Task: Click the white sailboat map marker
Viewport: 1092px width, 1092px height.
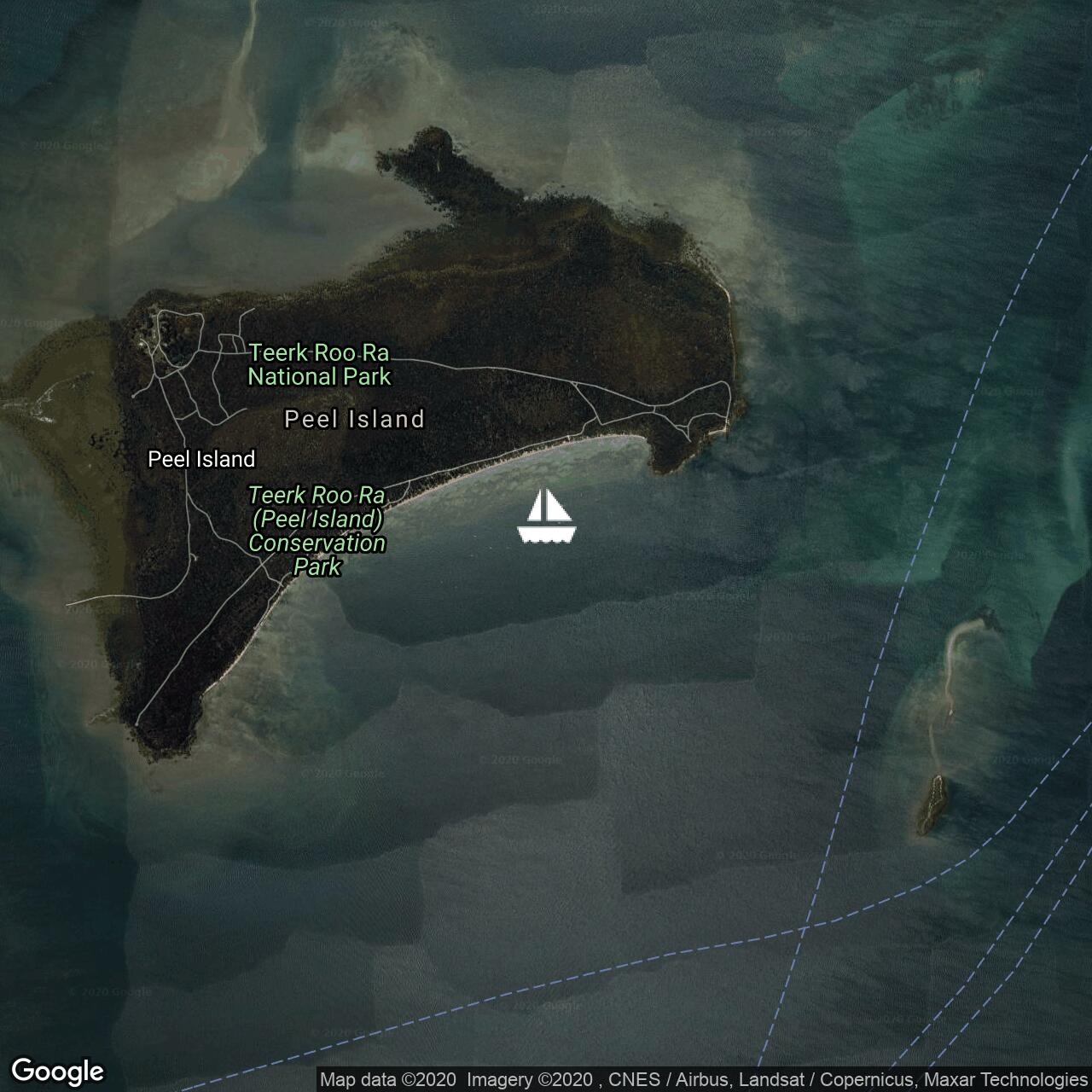Action: click(x=547, y=517)
